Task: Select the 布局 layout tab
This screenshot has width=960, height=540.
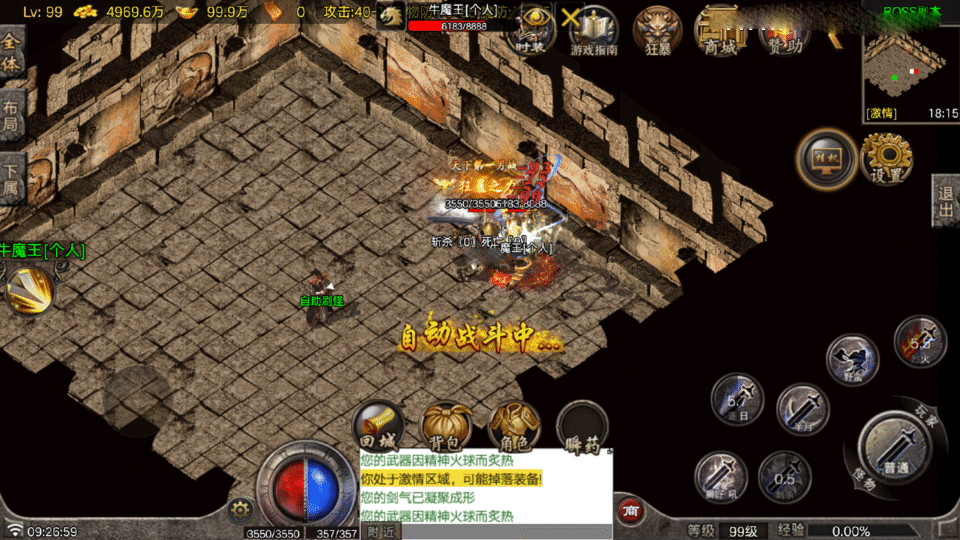Action: coord(11,117)
